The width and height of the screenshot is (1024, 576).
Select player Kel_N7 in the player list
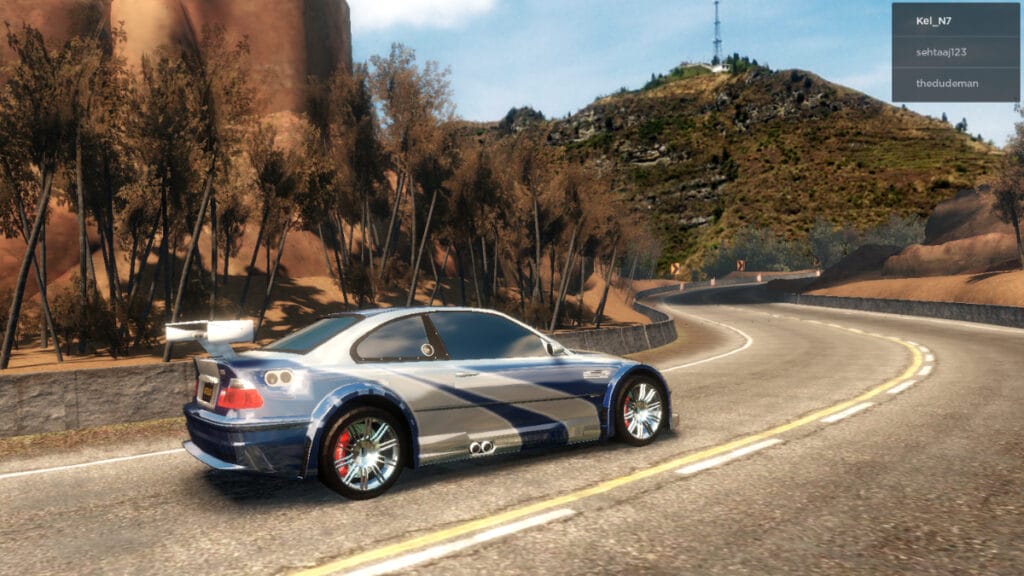955,20
